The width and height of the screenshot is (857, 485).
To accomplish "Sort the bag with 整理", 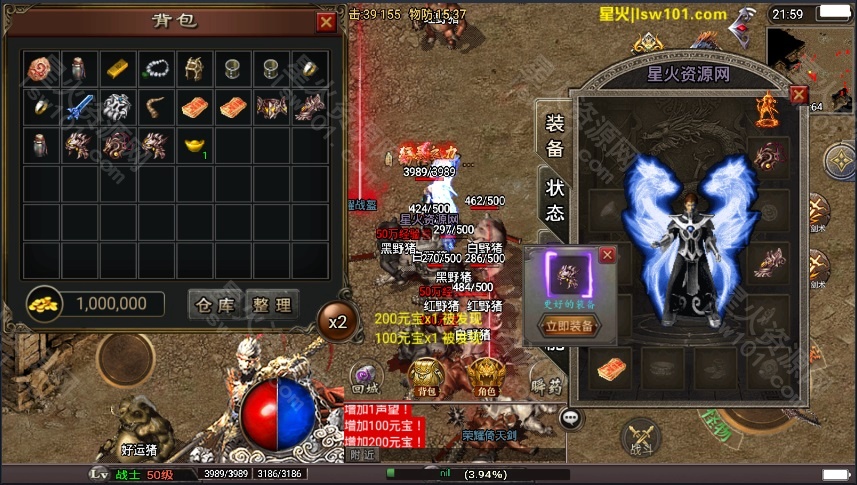I will point(271,305).
